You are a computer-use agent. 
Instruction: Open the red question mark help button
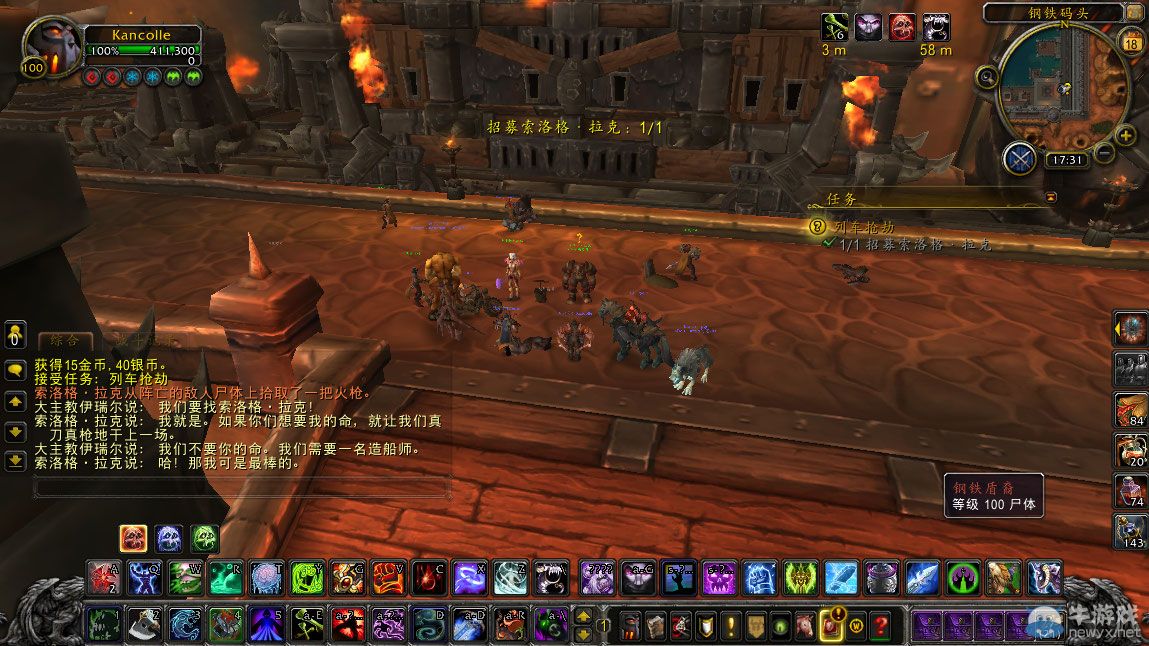tap(880, 625)
